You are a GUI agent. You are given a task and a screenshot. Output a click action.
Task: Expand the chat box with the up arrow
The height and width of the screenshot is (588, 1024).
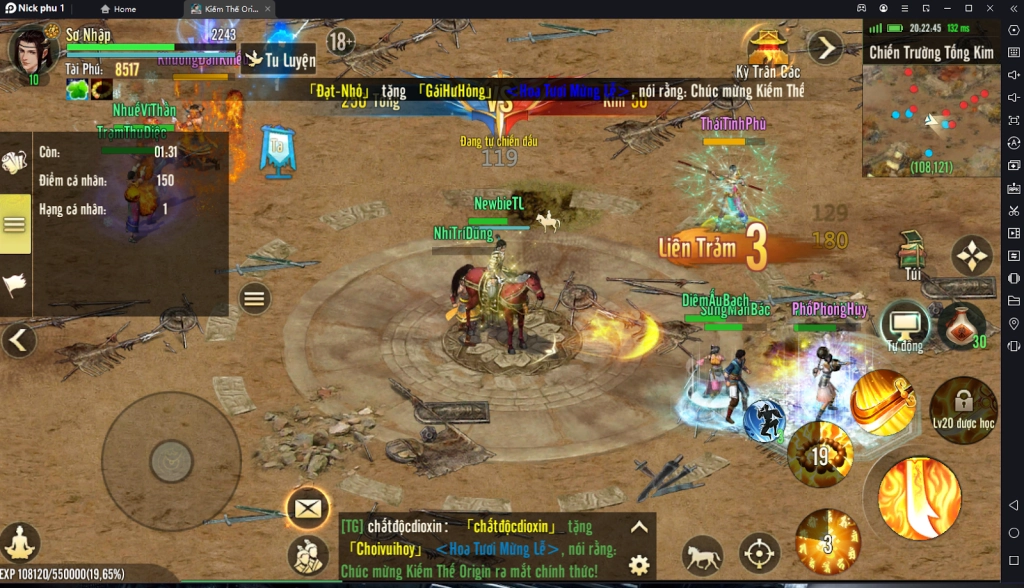(639, 527)
